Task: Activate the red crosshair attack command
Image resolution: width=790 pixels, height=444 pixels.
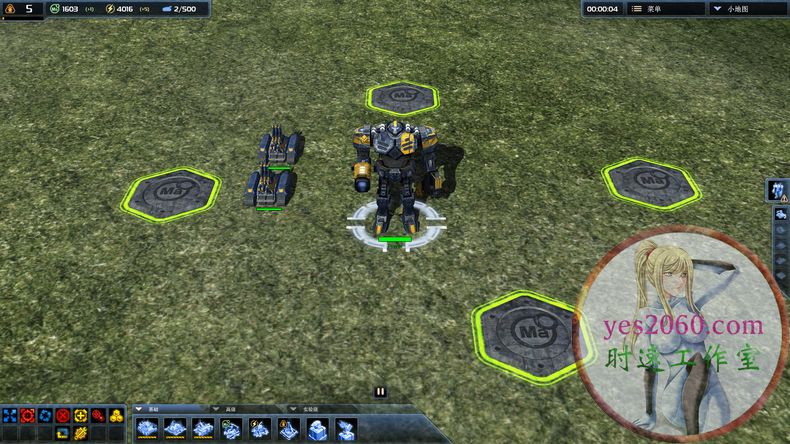Action: pos(27,415)
